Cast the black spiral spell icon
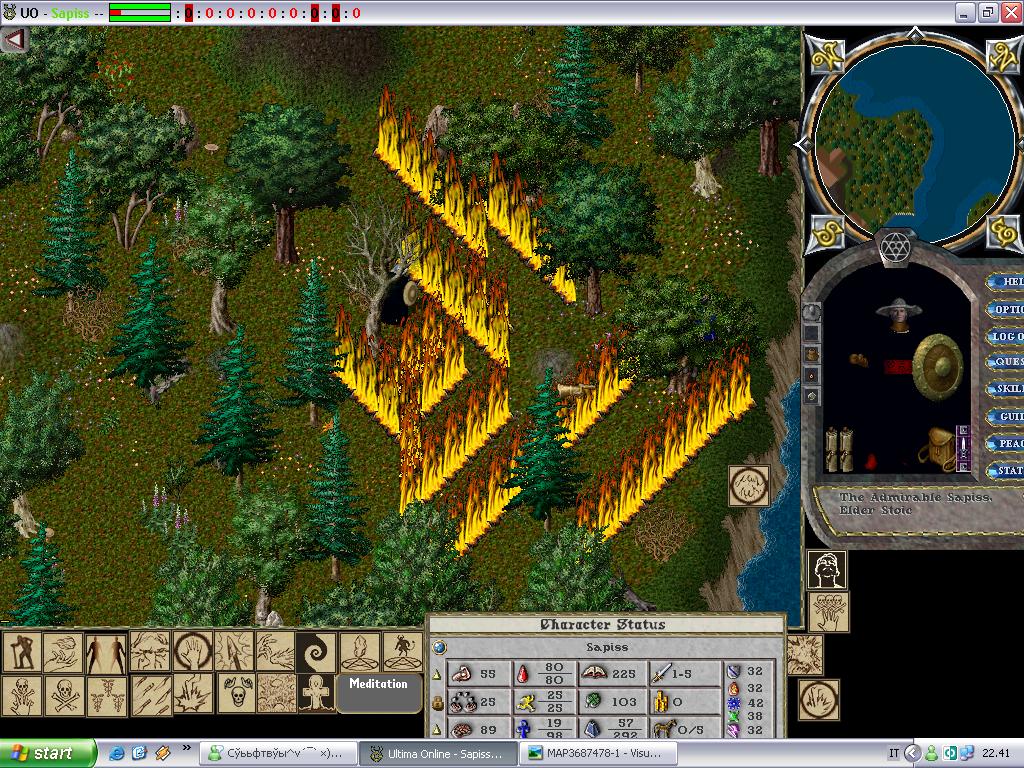This screenshot has width=1024, height=768. click(317, 651)
